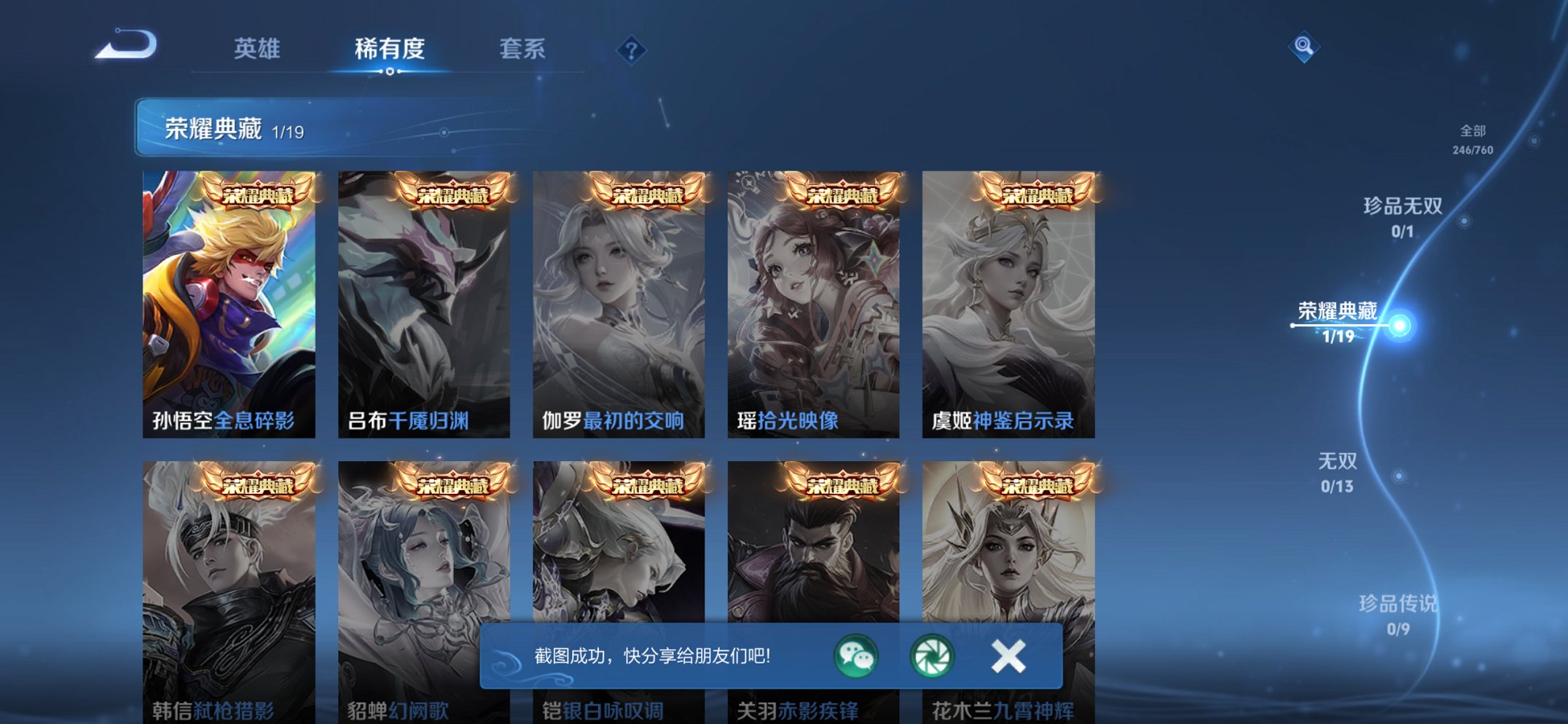Open the help question mark icon
The width and height of the screenshot is (1568, 724).
pos(632,50)
